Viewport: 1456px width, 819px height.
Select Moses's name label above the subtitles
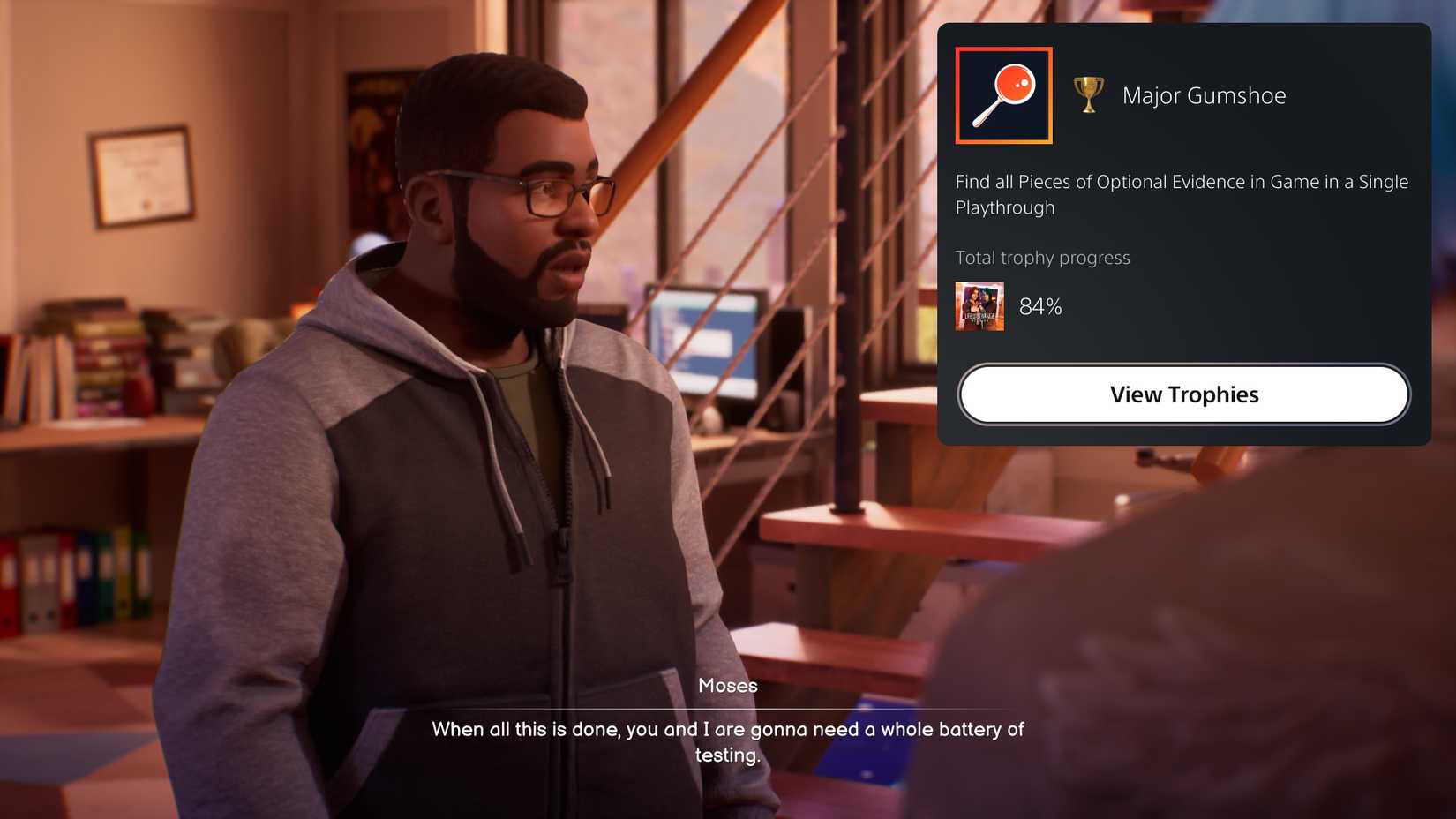727,685
